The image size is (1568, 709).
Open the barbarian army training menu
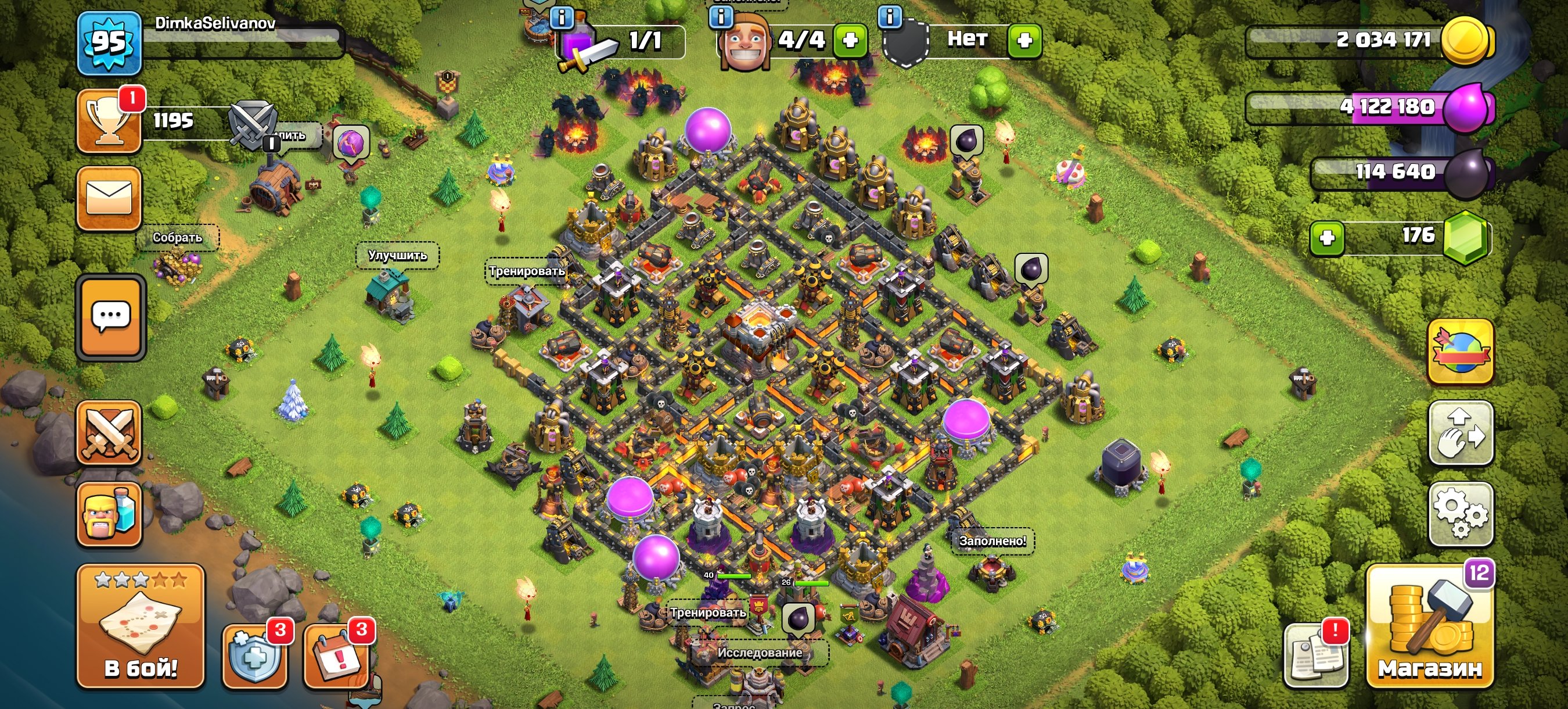click(x=109, y=515)
